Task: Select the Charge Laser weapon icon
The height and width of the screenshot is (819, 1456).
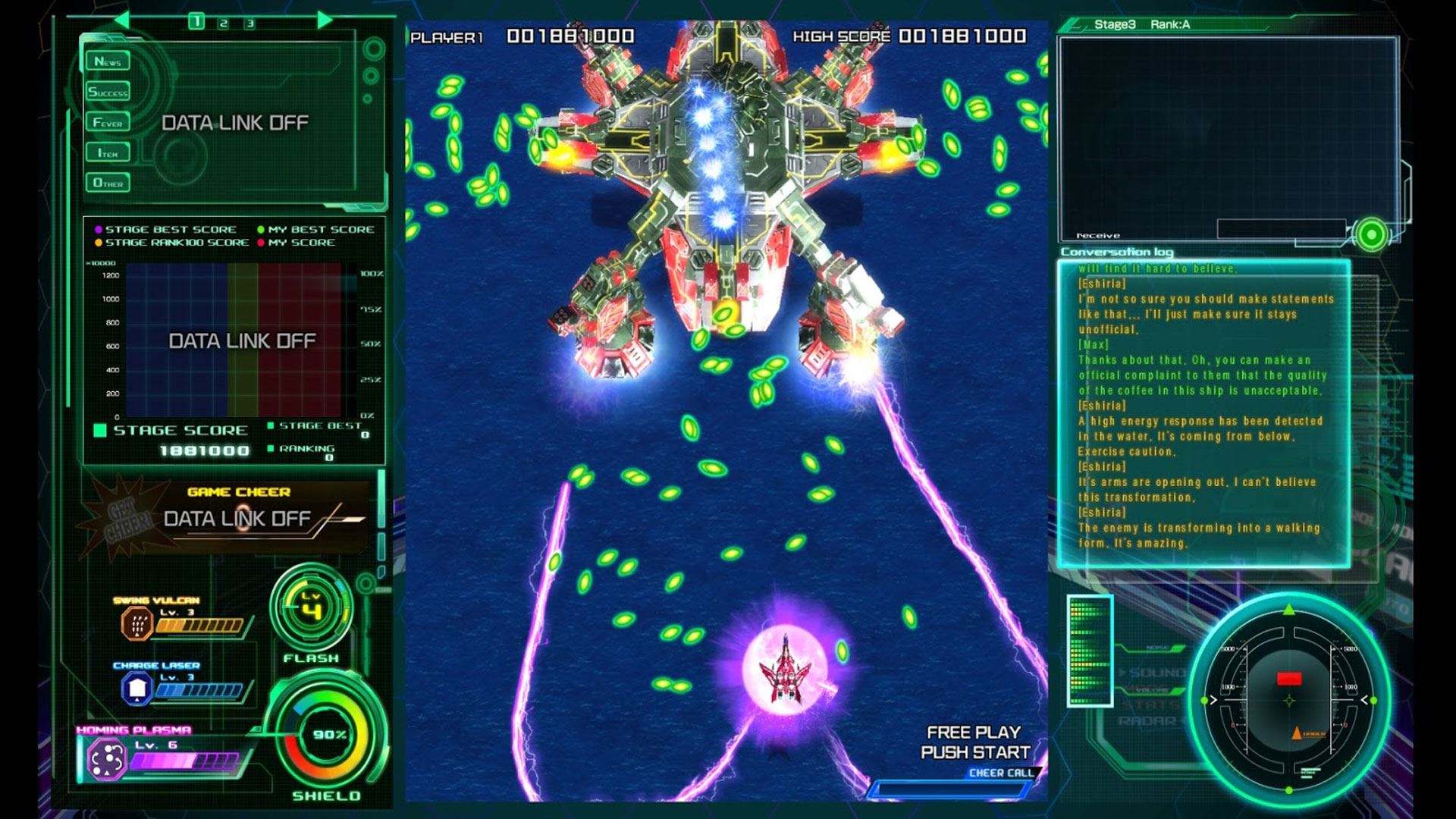Action: [137, 689]
